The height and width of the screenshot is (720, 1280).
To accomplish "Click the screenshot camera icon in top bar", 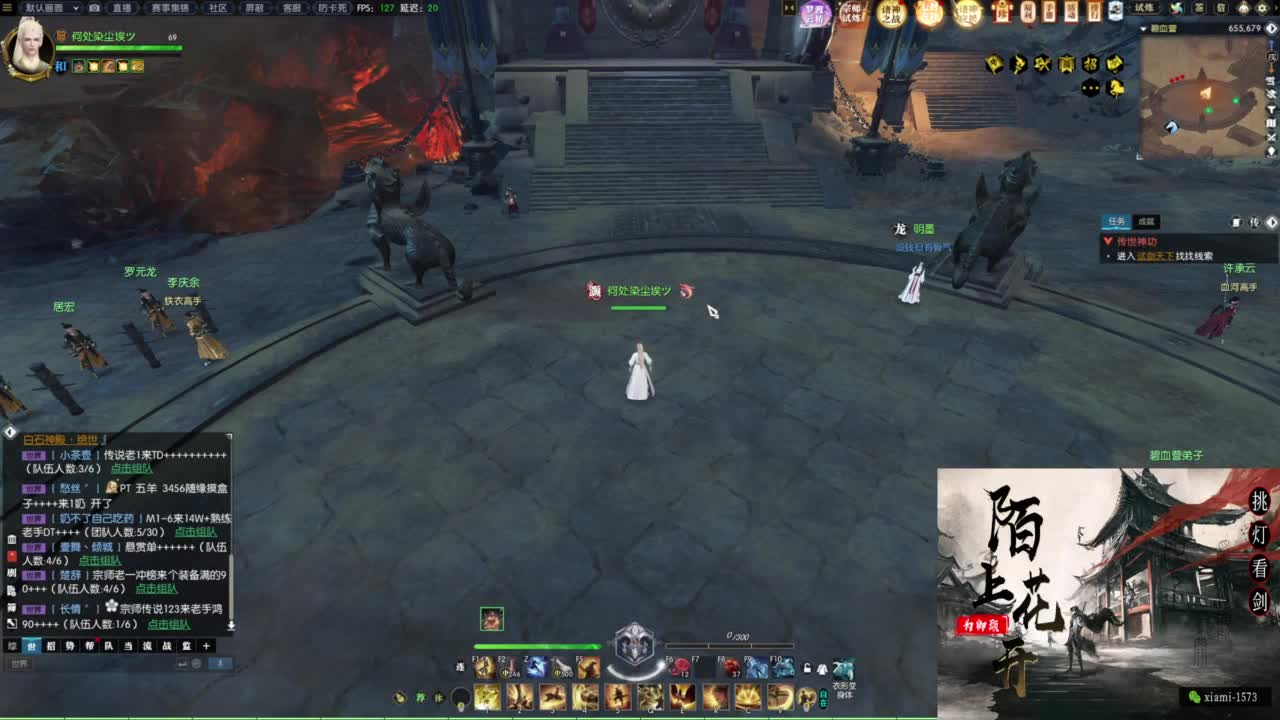I will click(x=94, y=7).
